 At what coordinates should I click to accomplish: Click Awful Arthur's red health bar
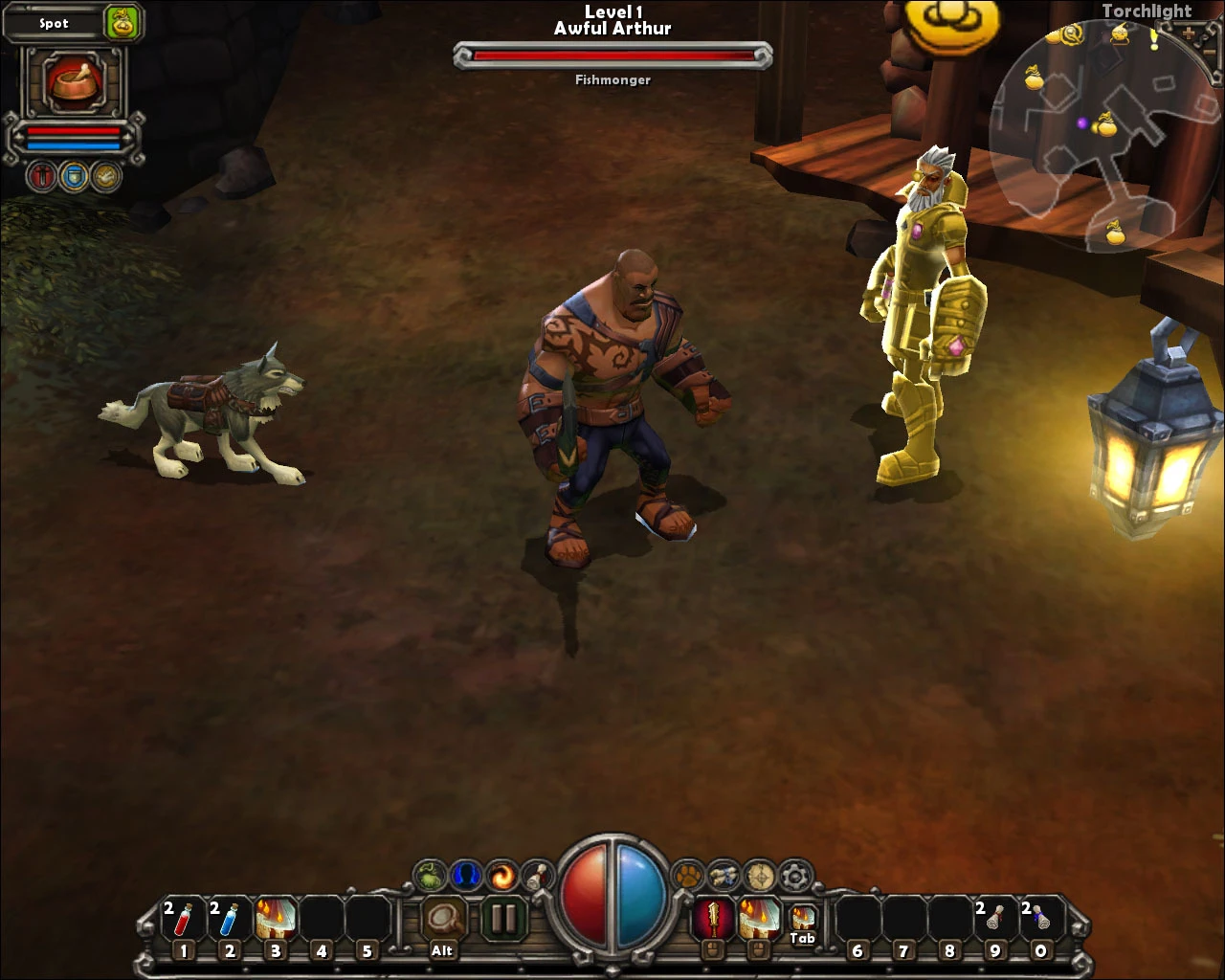click(612, 56)
